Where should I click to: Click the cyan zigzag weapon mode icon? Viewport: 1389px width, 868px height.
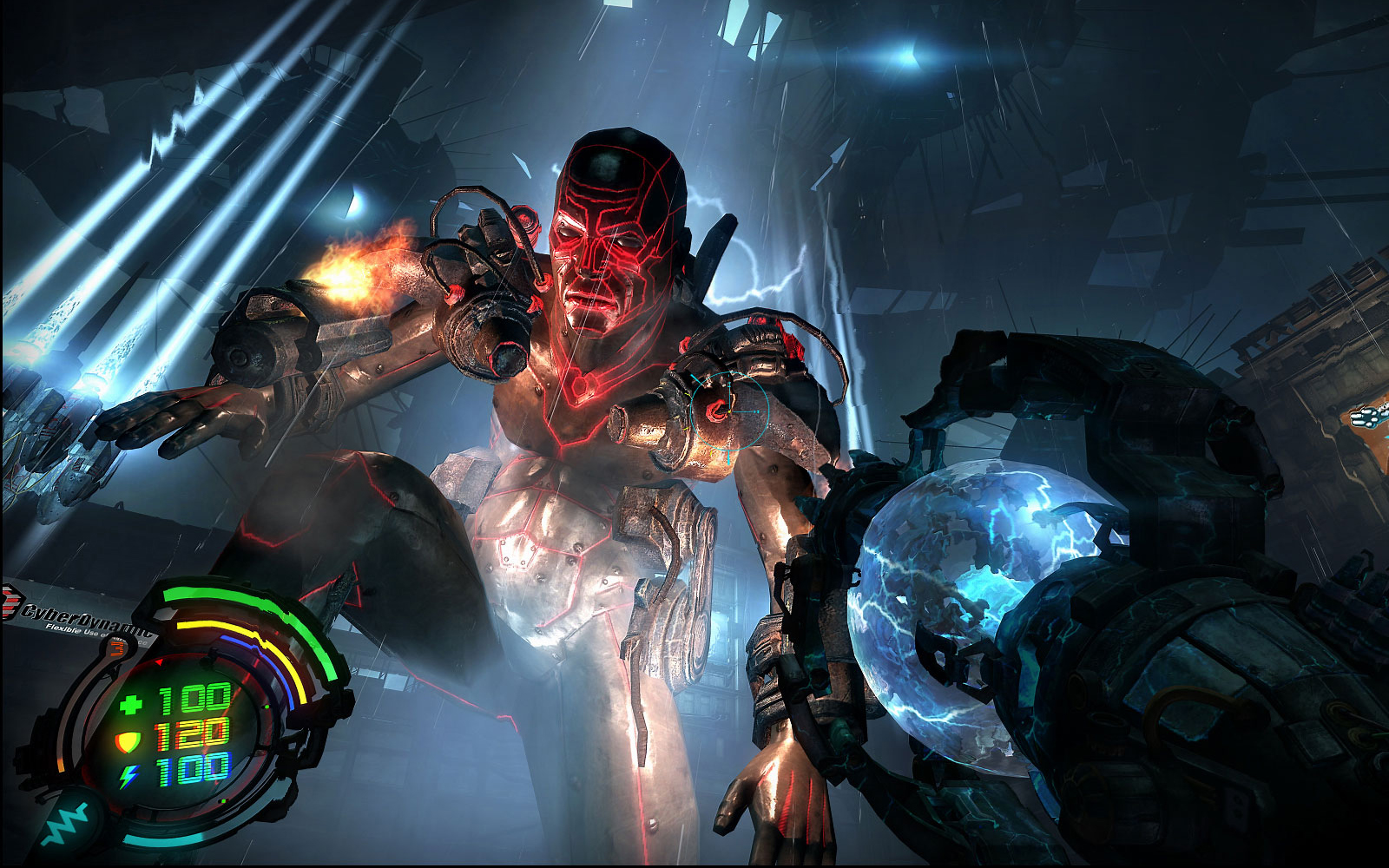67,824
